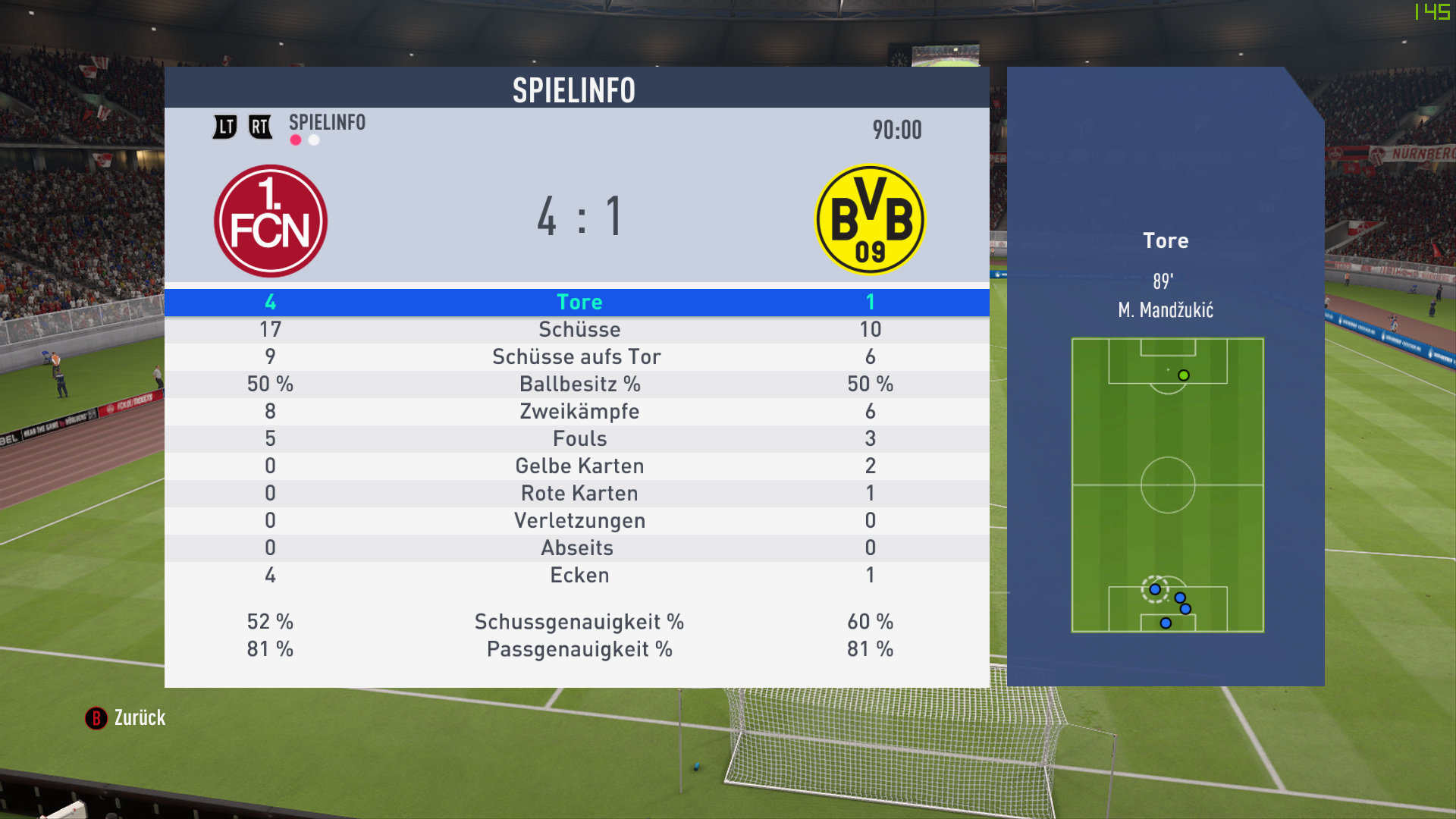Select the Zweikämpfe stat row
Screen dimensions: 1456x819
[579, 411]
